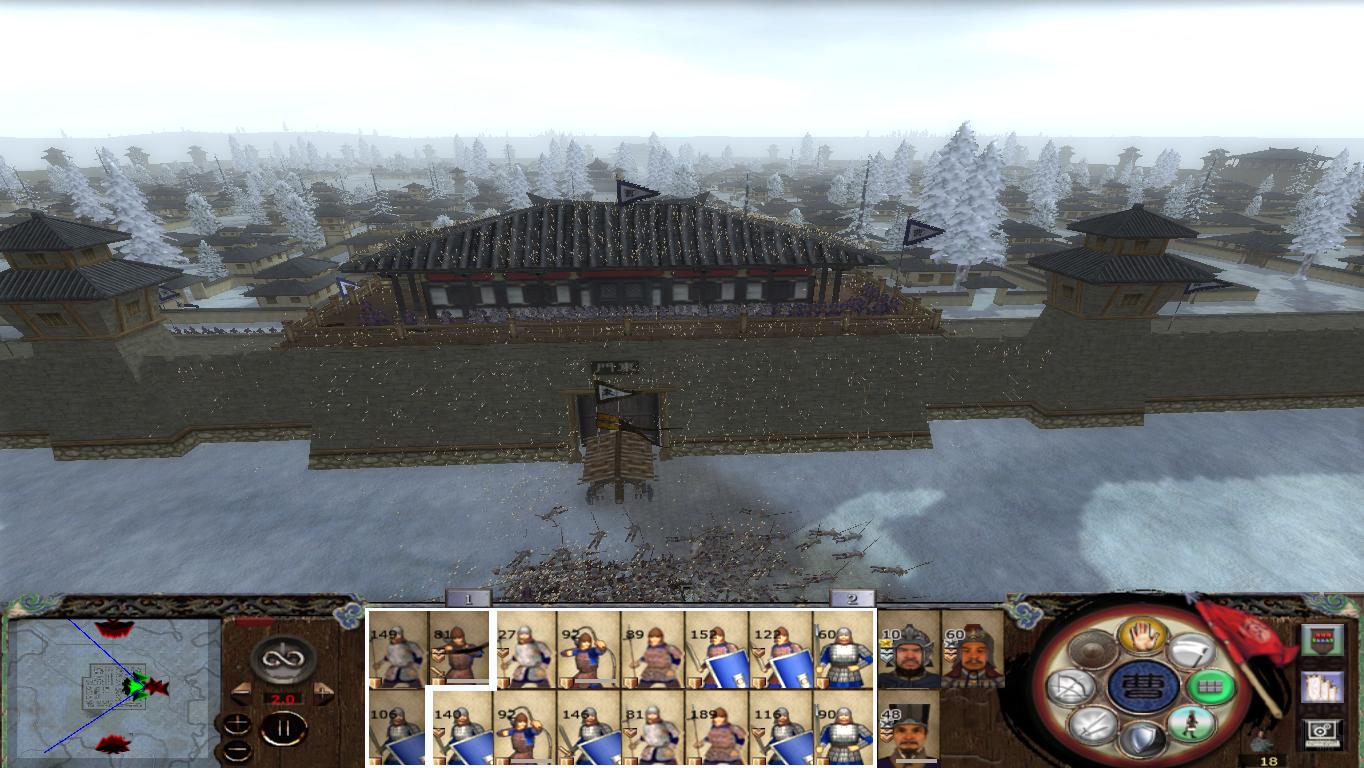Pause the battle
Viewport: 1364px width, 768px height.
[283, 727]
